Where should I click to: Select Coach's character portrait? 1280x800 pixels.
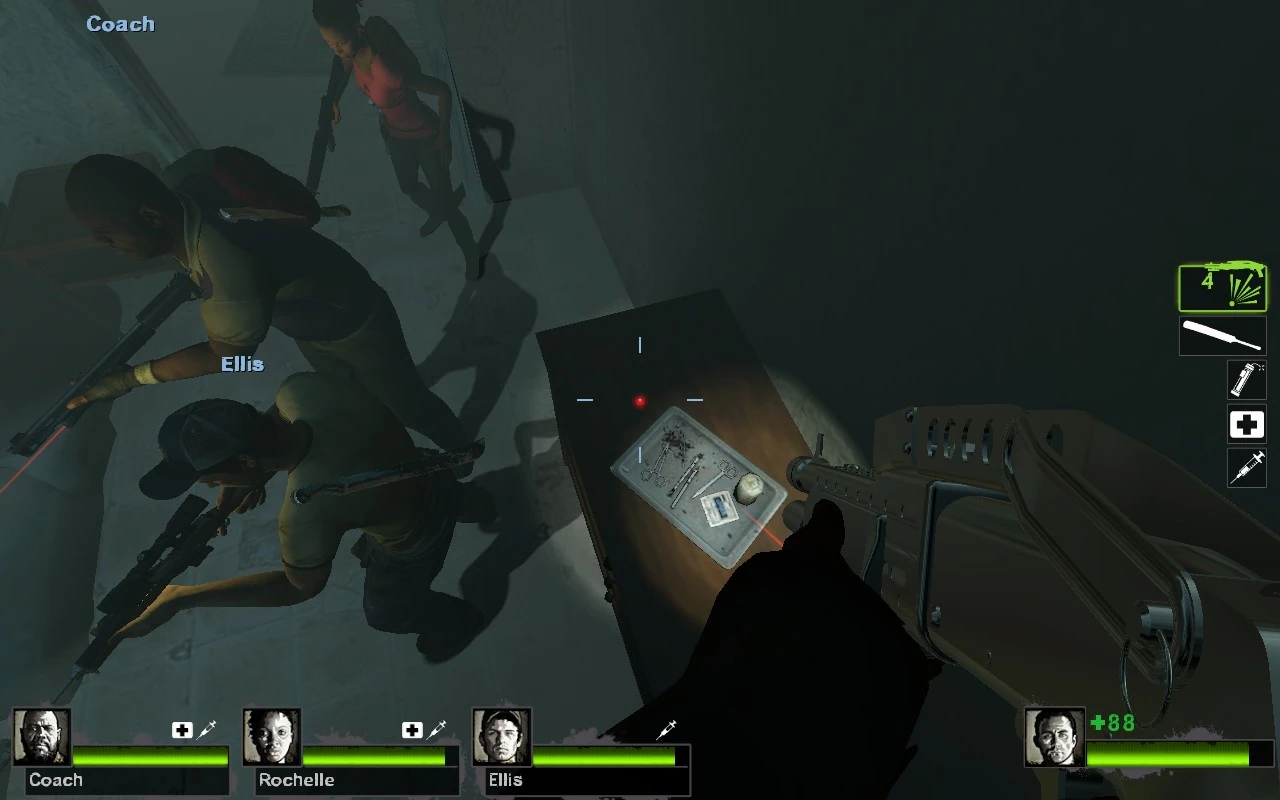pos(42,737)
